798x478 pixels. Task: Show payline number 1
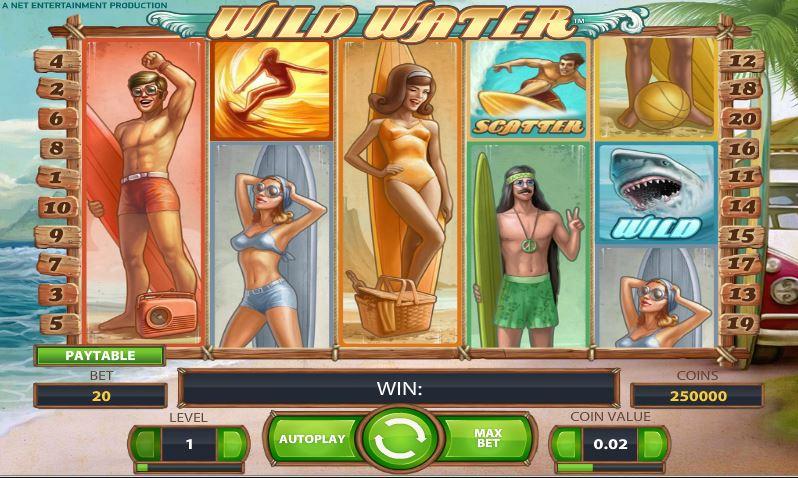point(57,178)
